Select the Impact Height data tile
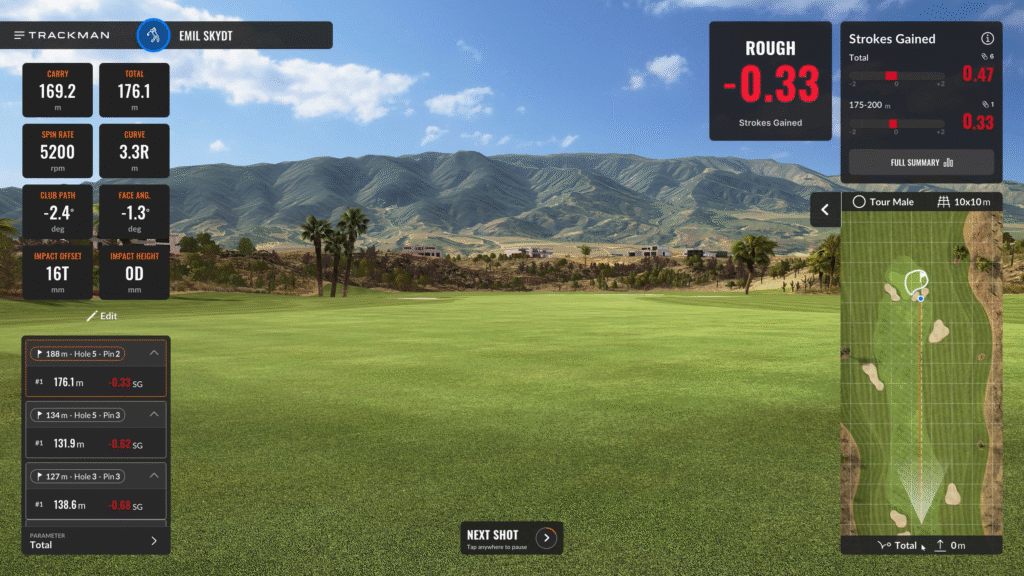 pyautogui.click(x=134, y=272)
